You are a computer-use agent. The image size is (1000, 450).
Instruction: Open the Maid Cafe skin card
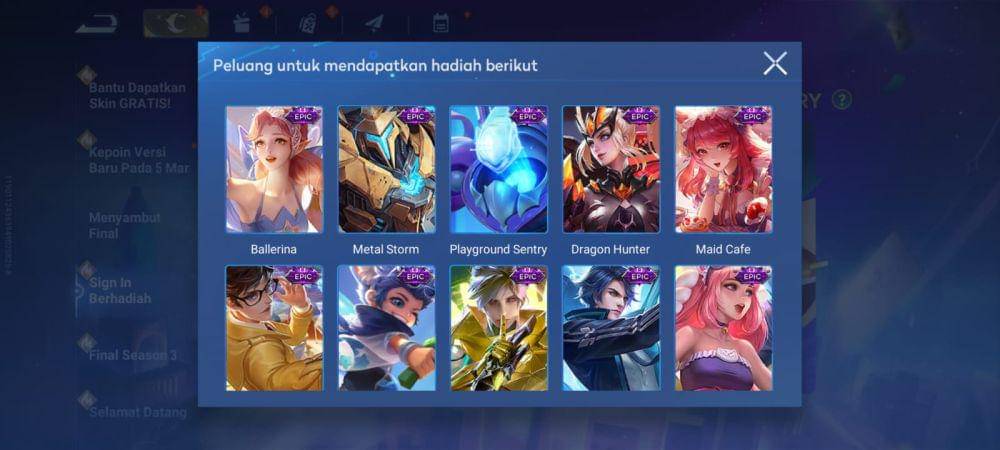723,169
